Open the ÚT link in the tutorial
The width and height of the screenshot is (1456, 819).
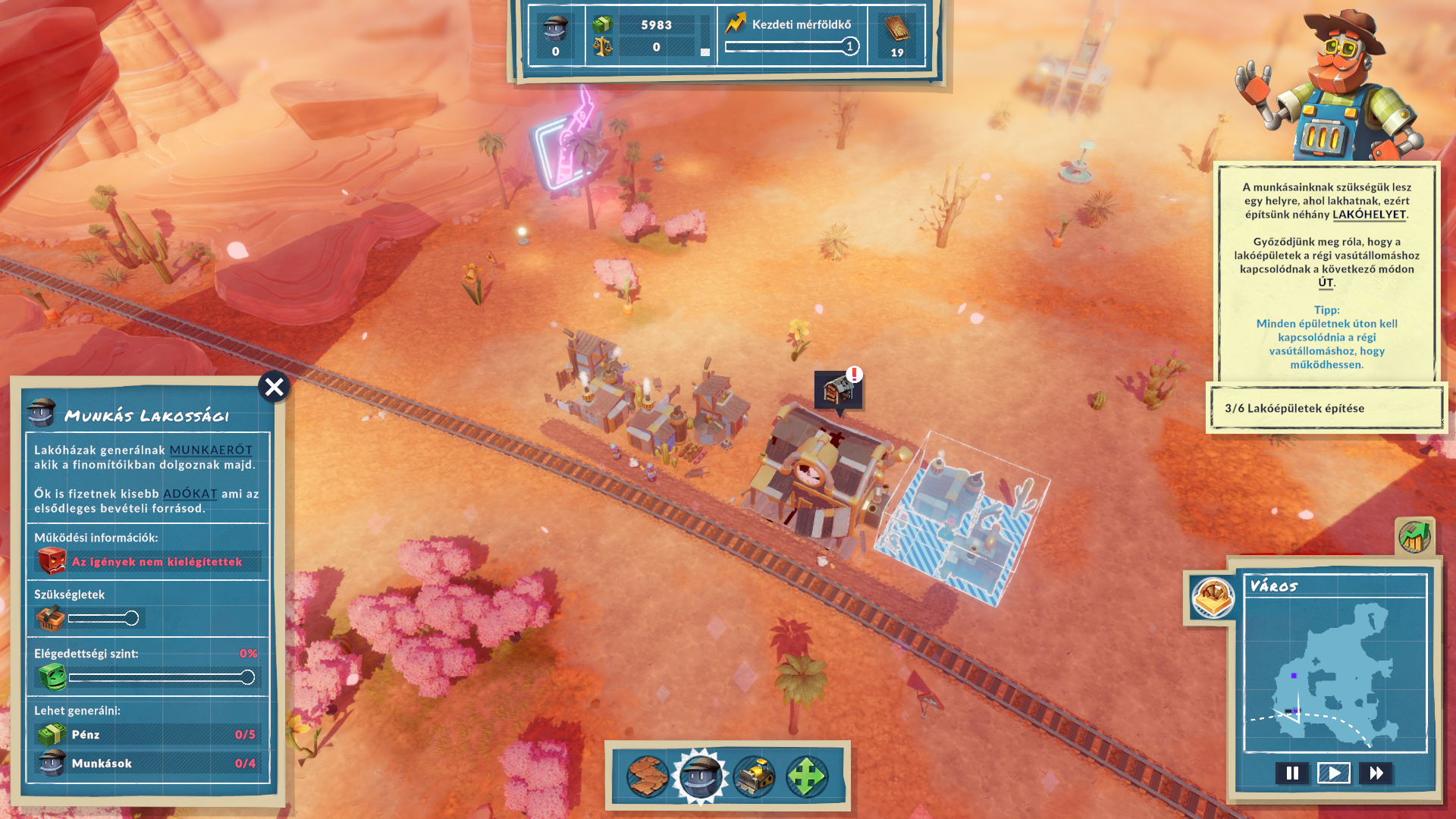[x=1326, y=283]
